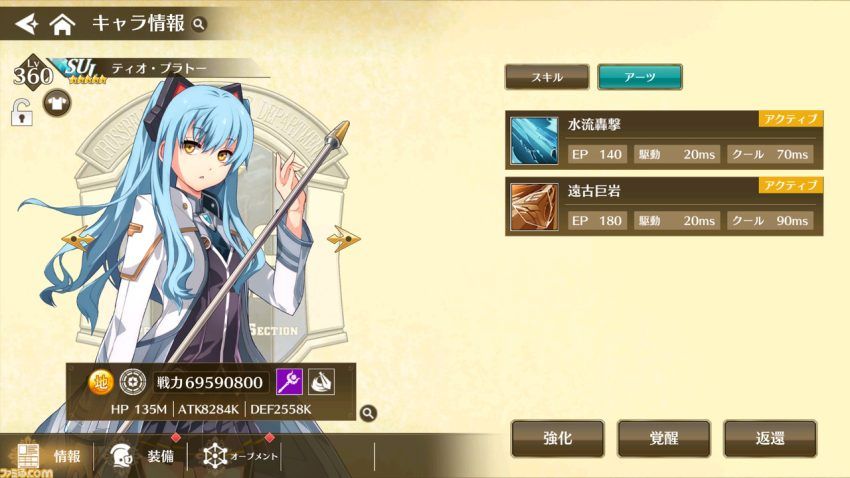Viewport: 850px width, 478px height.
Task: Toggle the padlock lock icon
Action: (x=20, y=111)
